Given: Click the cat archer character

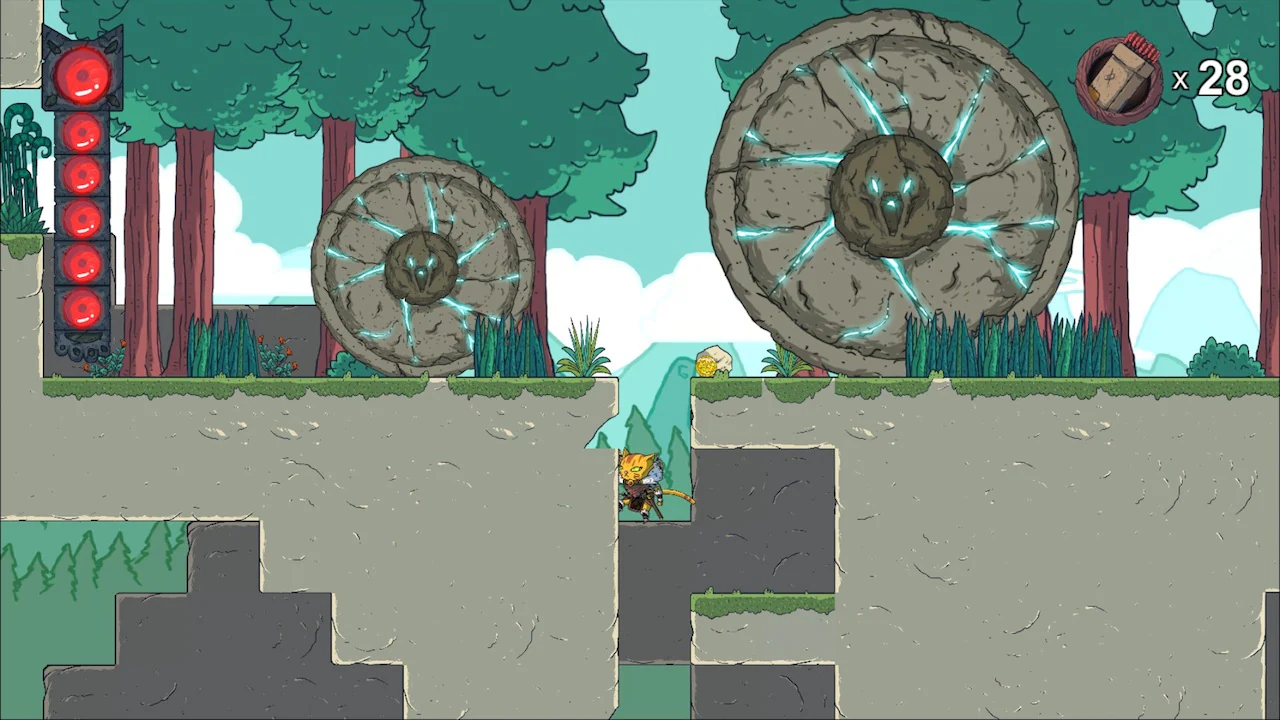Looking at the screenshot, I should 643,485.
